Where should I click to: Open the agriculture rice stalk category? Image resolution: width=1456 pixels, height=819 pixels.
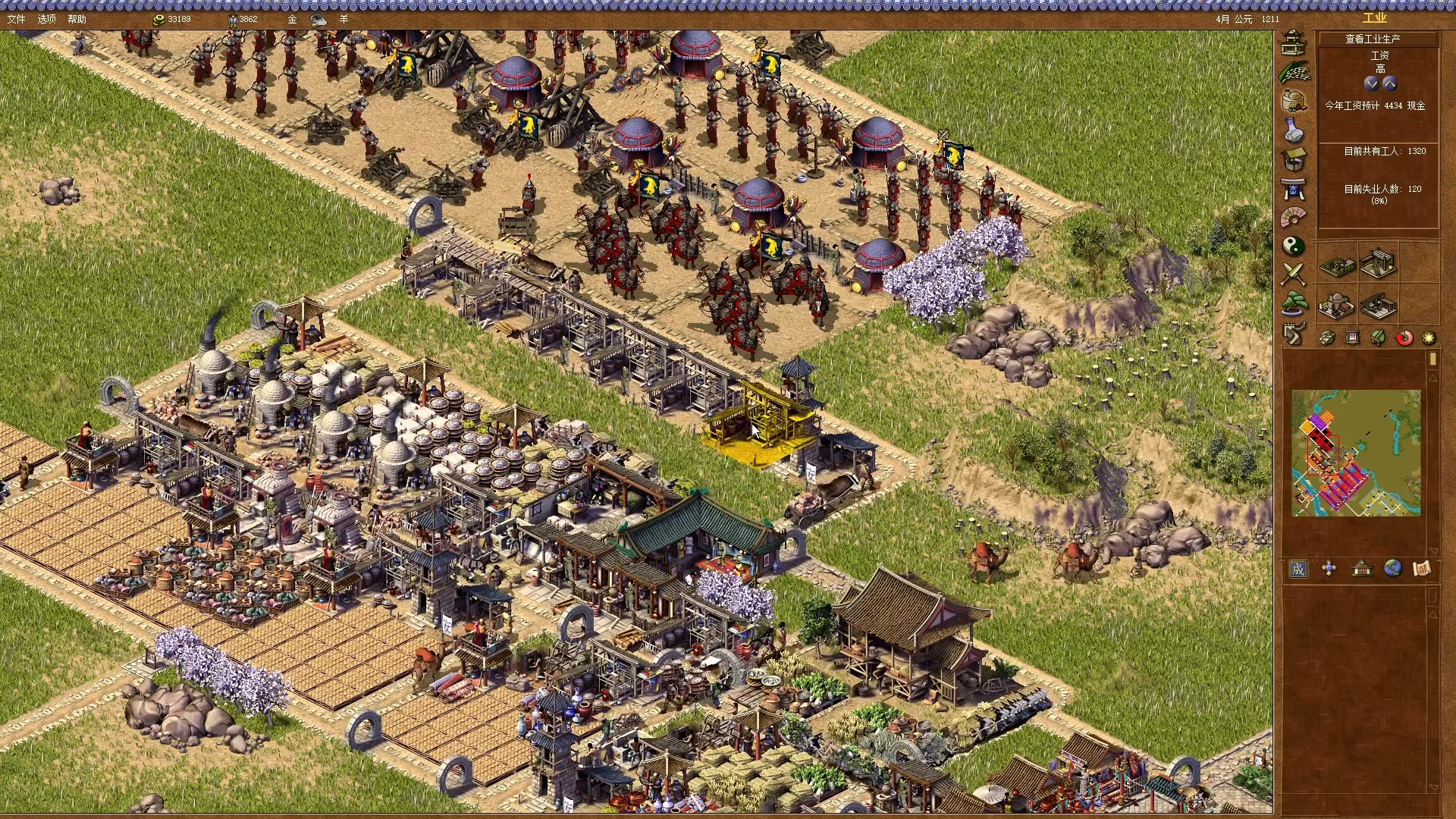pyautogui.click(x=1294, y=72)
